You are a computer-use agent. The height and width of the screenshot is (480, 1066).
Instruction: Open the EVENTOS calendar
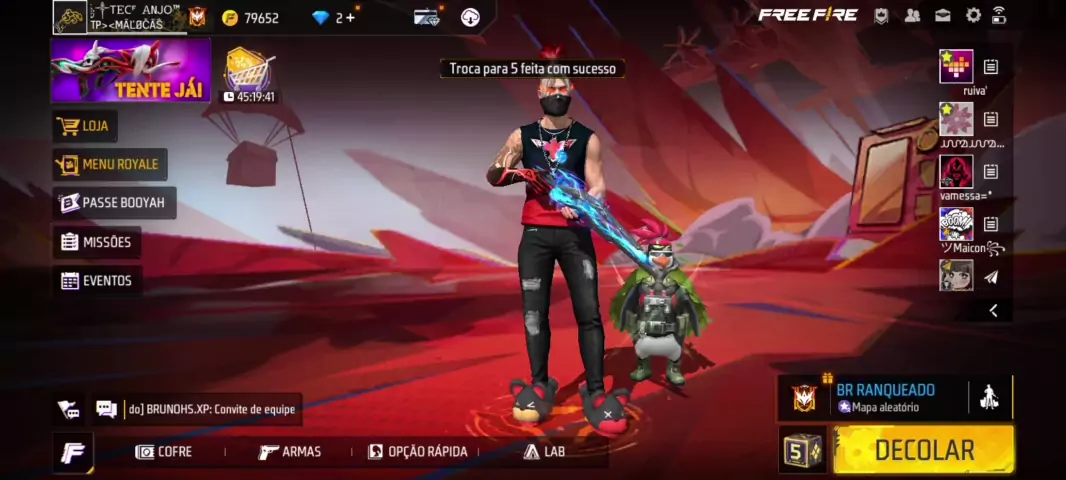pos(96,281)
